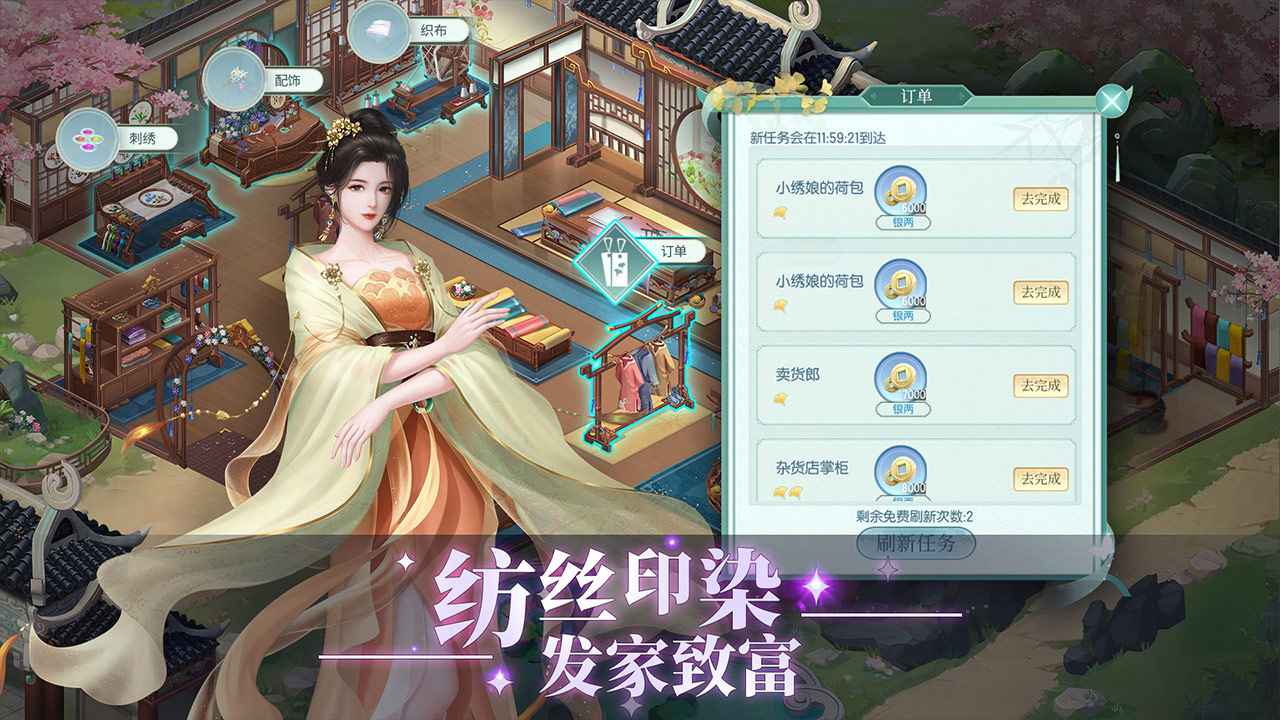Open the 织布 weaving workstation icon
The height and width of the screenshot is (720, 1280).
pos(378,30)
